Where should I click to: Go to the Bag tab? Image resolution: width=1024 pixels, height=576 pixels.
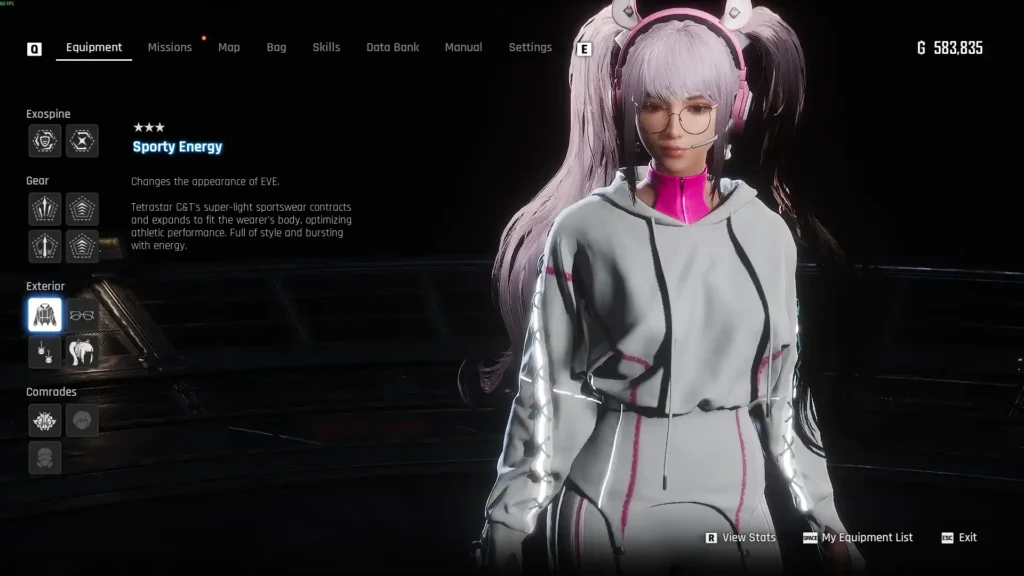(x=276, y=47)
